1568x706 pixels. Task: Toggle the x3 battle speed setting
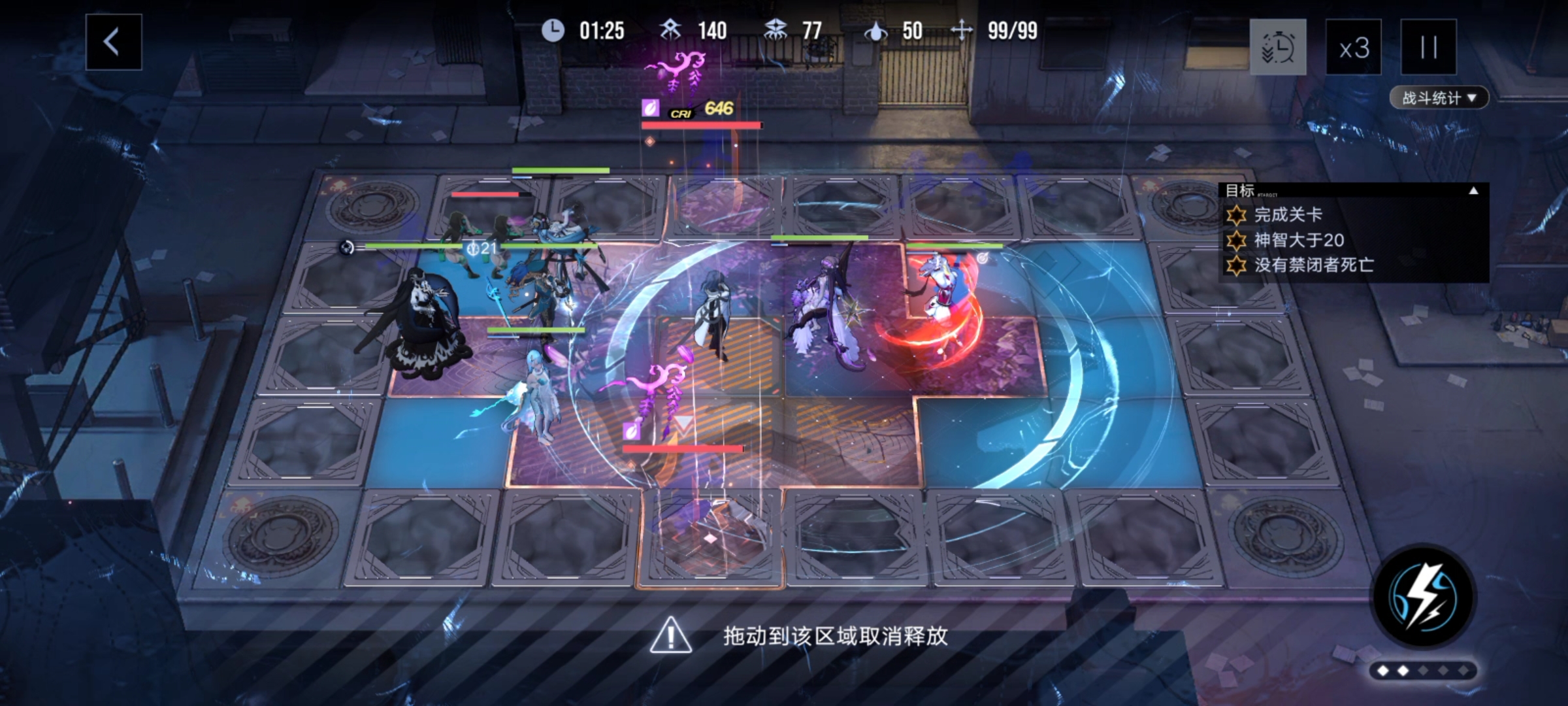(x=1354, y=48)
